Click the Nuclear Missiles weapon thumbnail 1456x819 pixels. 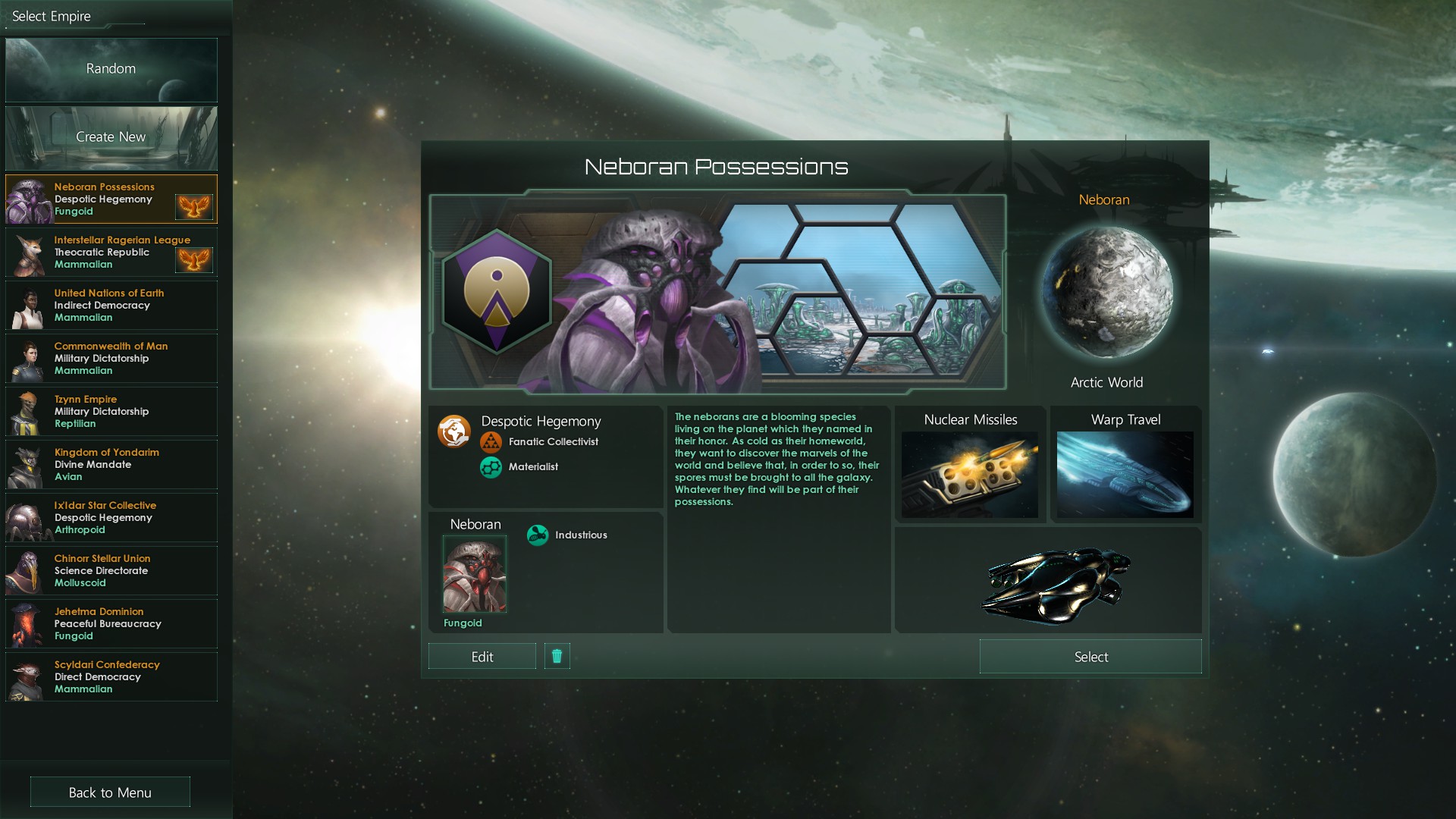[969, 475]
